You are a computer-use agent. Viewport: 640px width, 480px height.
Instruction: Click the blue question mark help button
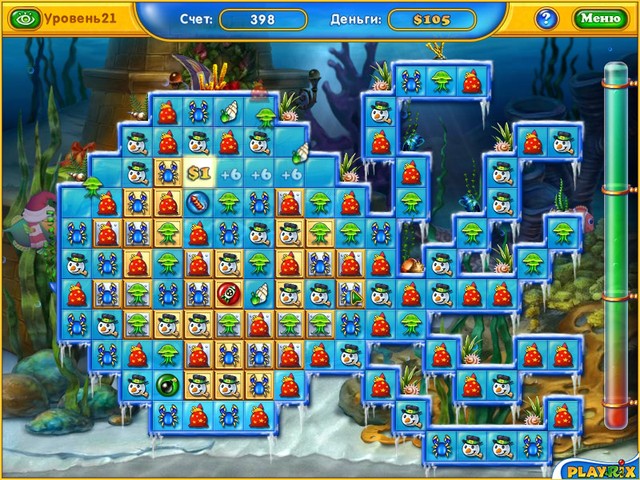click(x=546, y=18)
